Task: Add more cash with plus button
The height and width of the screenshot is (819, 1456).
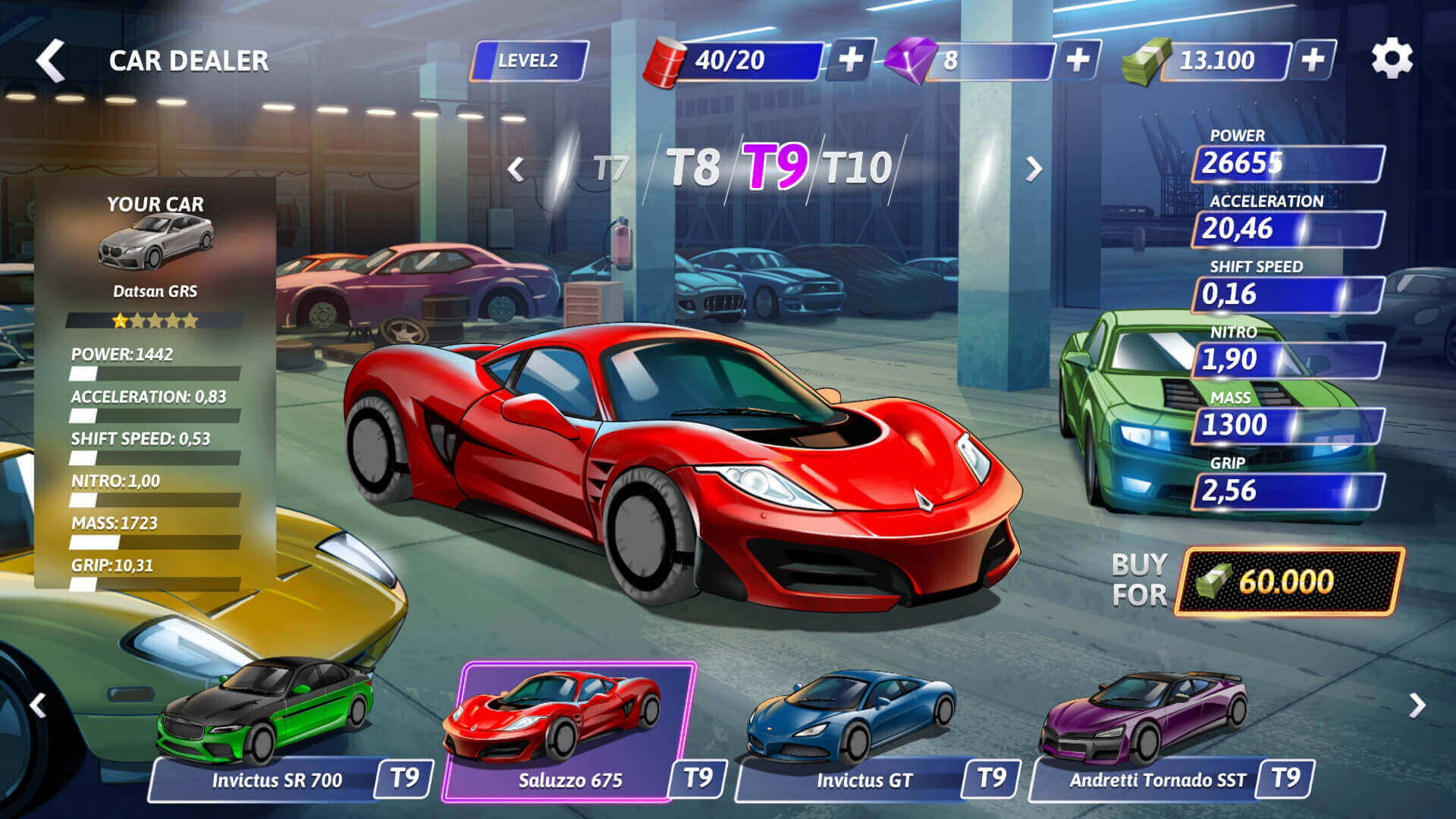Action: (1313, 59)
